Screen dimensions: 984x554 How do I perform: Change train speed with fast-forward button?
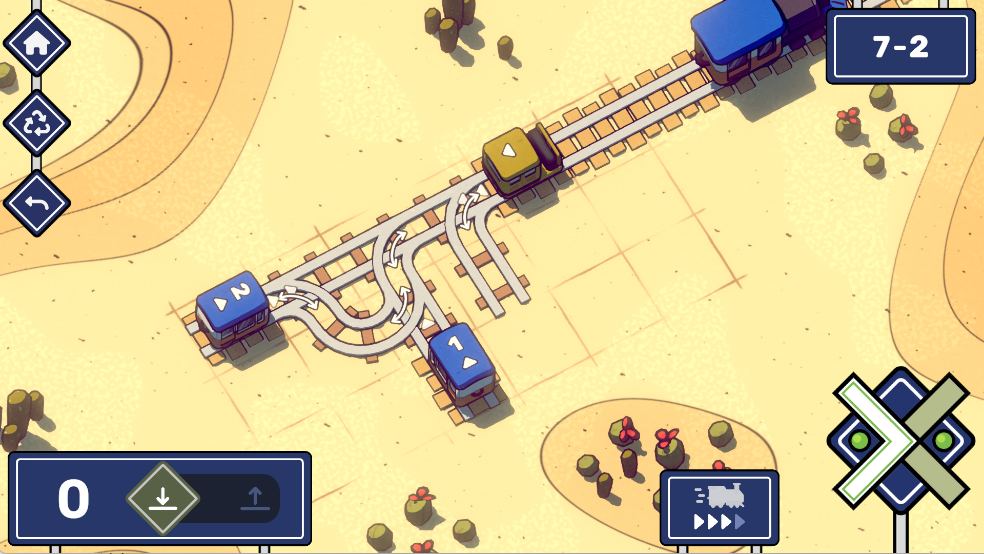click(718, 508)
